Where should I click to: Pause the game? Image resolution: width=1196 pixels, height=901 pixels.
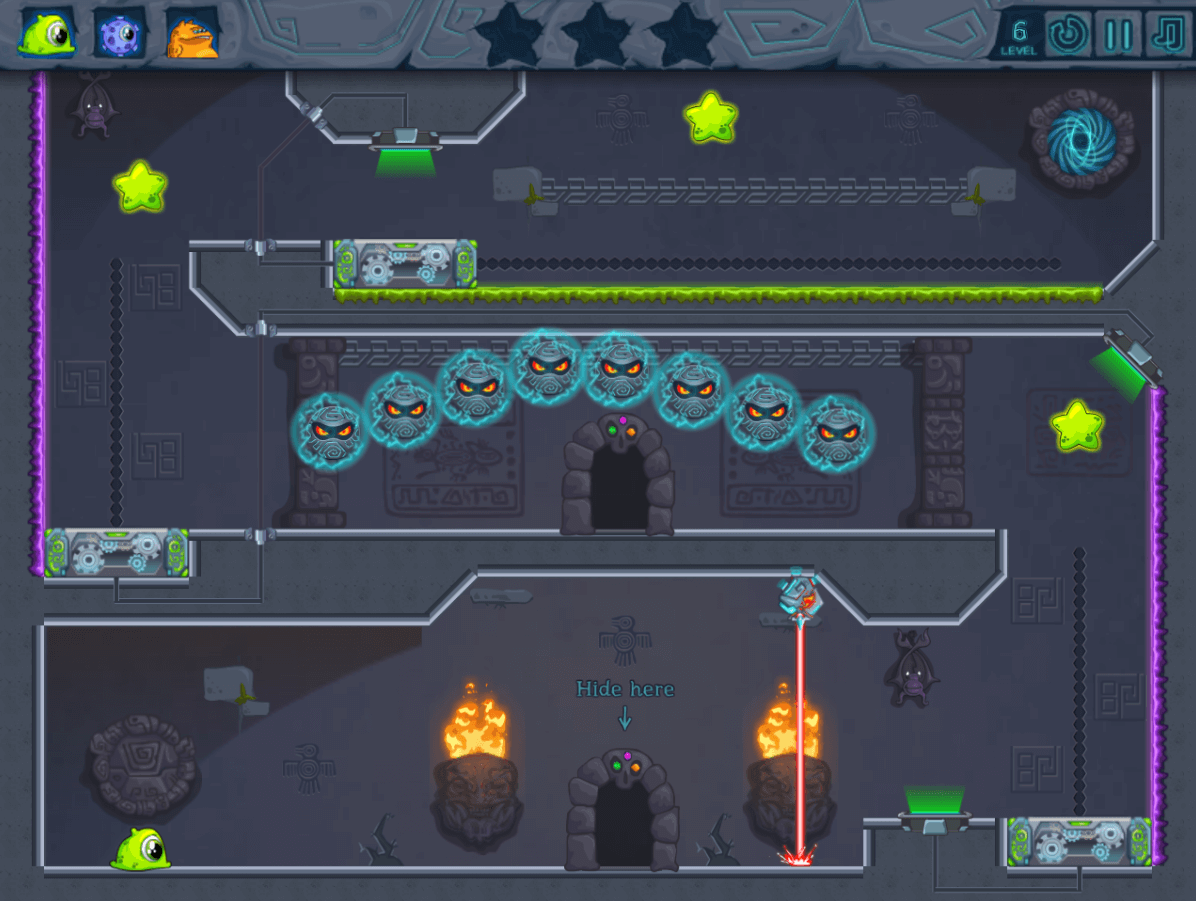click(1118, 35)
